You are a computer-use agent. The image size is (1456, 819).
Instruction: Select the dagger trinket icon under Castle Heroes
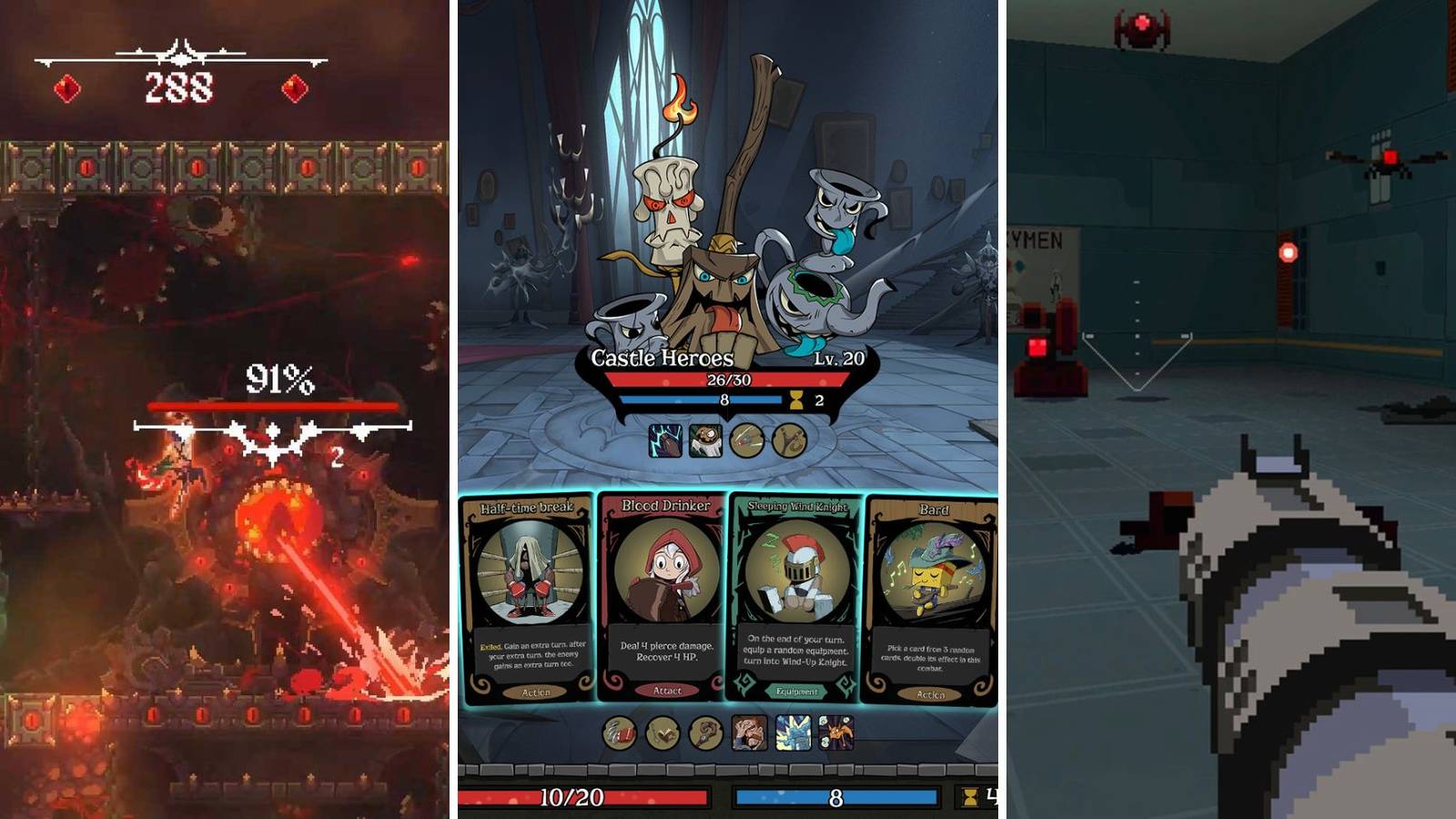(x=747, y=440)
